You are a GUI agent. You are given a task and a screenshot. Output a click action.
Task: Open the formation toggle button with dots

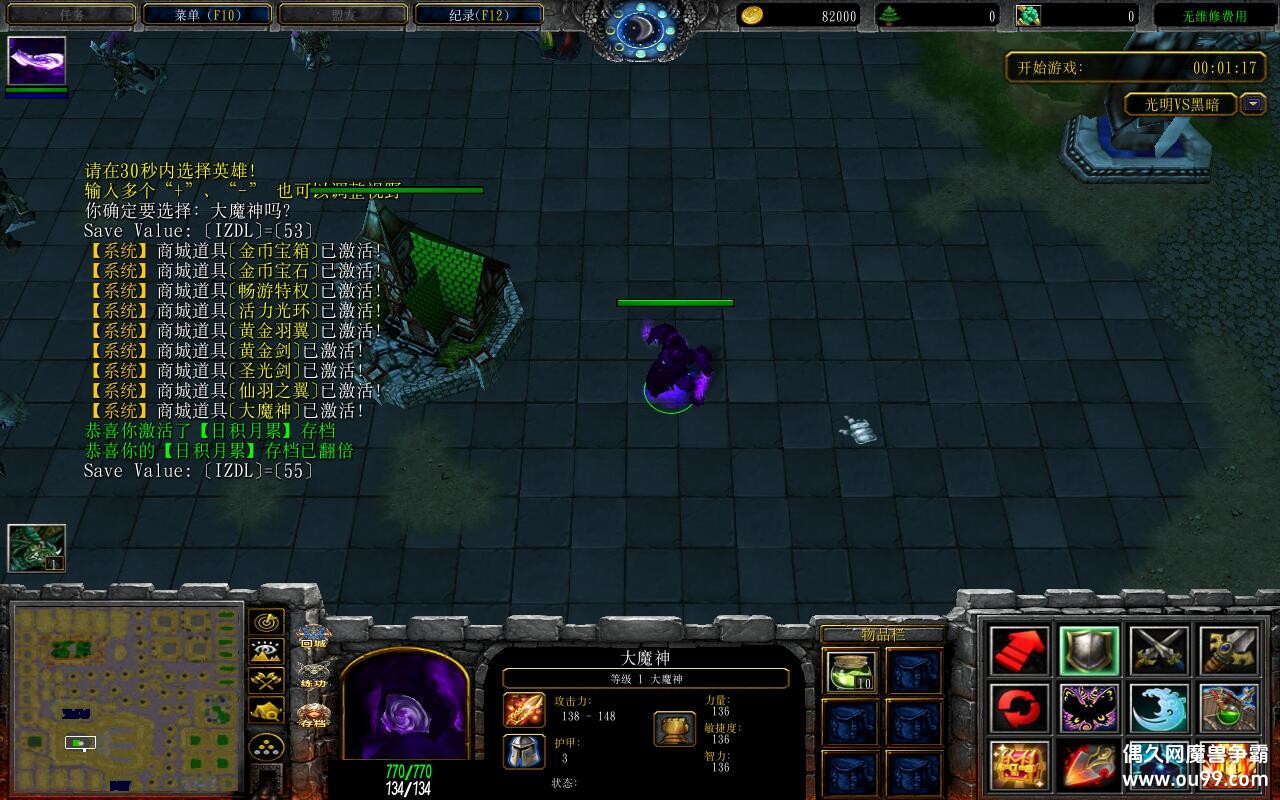pyautogui.click(x=265, y=746)
